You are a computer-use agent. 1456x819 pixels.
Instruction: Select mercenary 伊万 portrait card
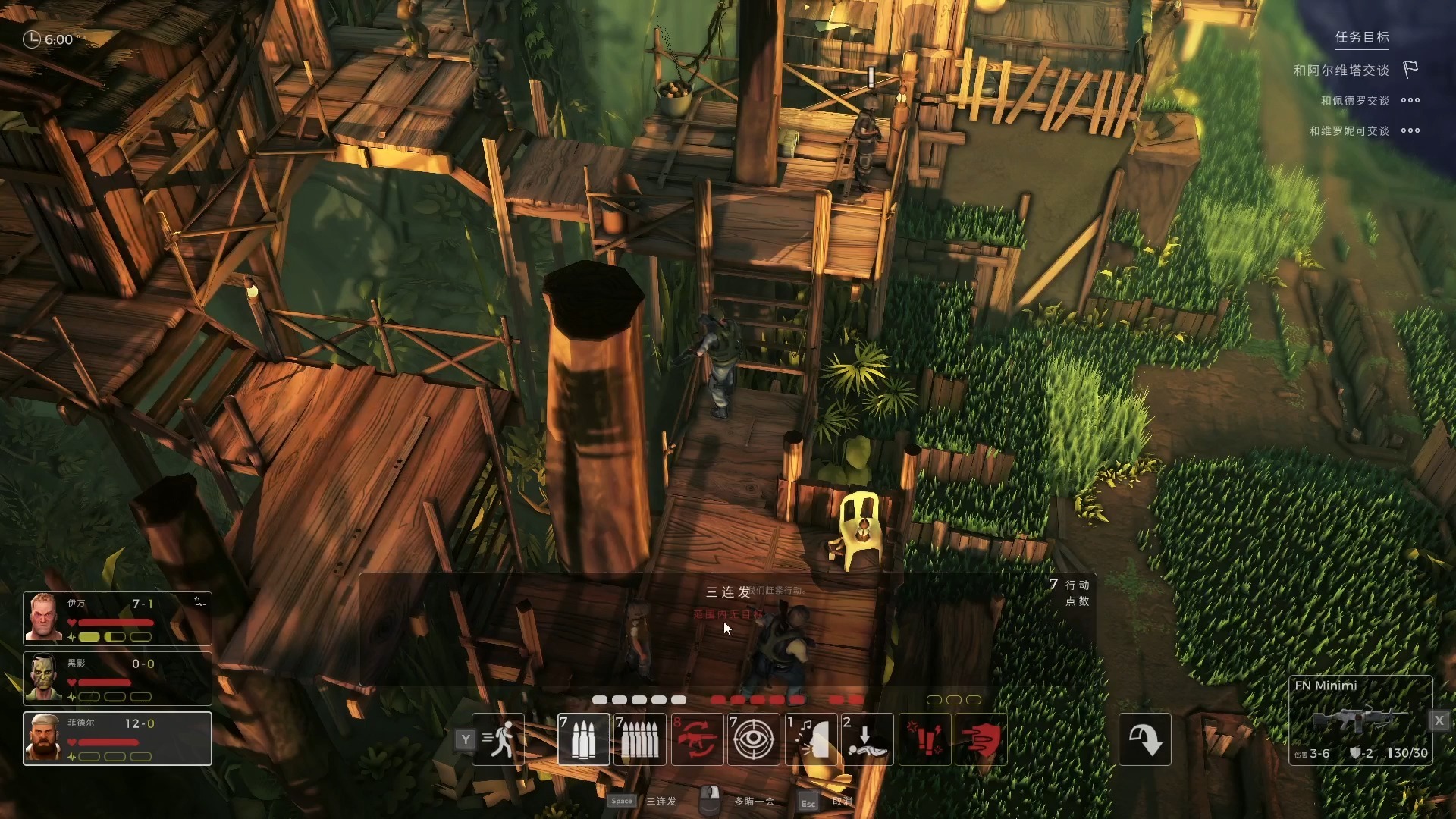118,618
